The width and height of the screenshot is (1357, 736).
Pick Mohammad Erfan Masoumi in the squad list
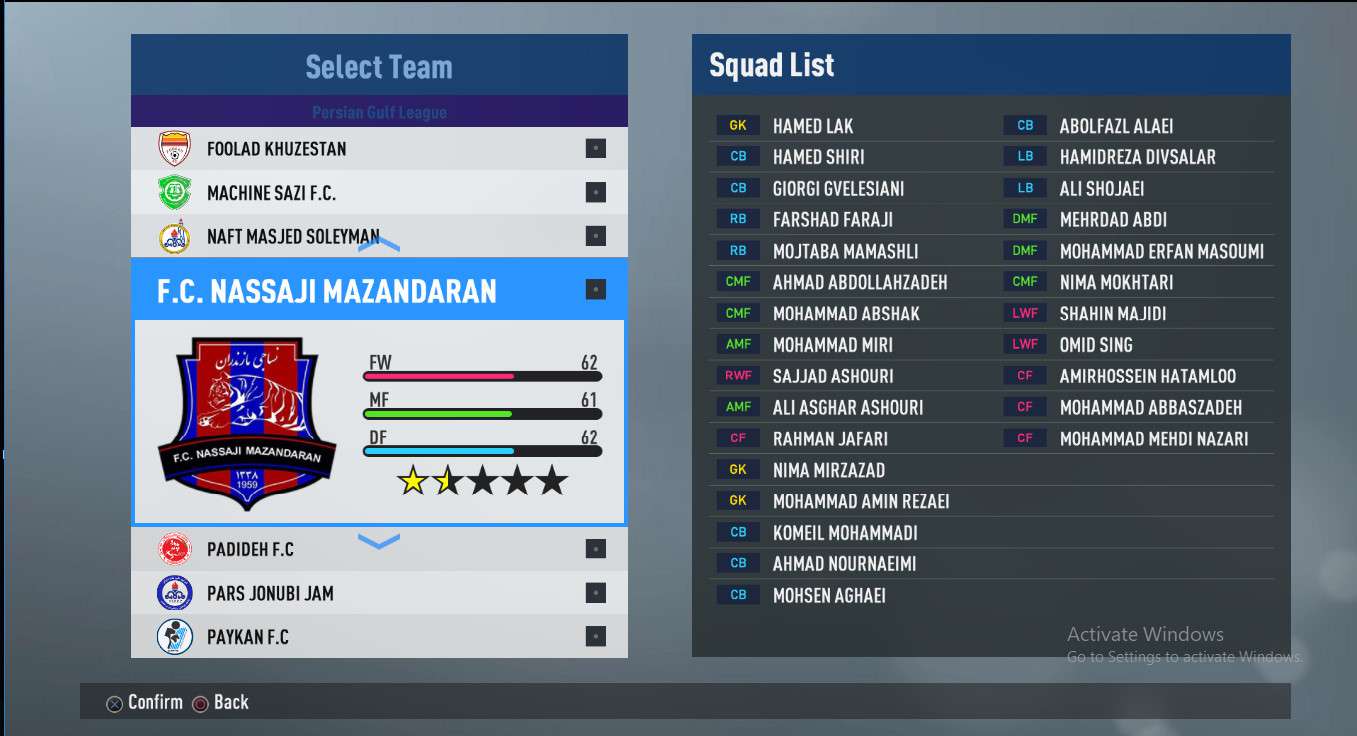(x=1161, y=251)
